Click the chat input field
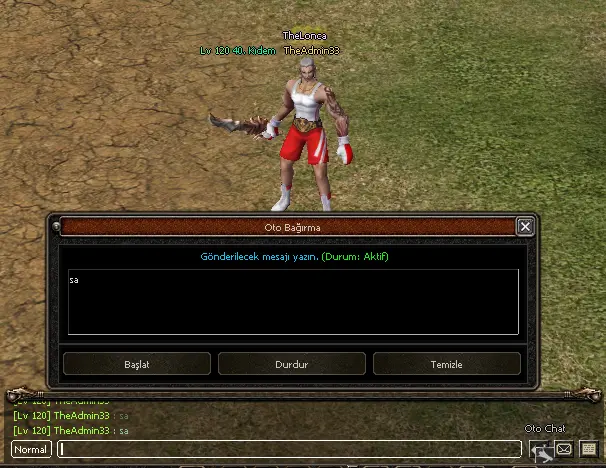 290,450
